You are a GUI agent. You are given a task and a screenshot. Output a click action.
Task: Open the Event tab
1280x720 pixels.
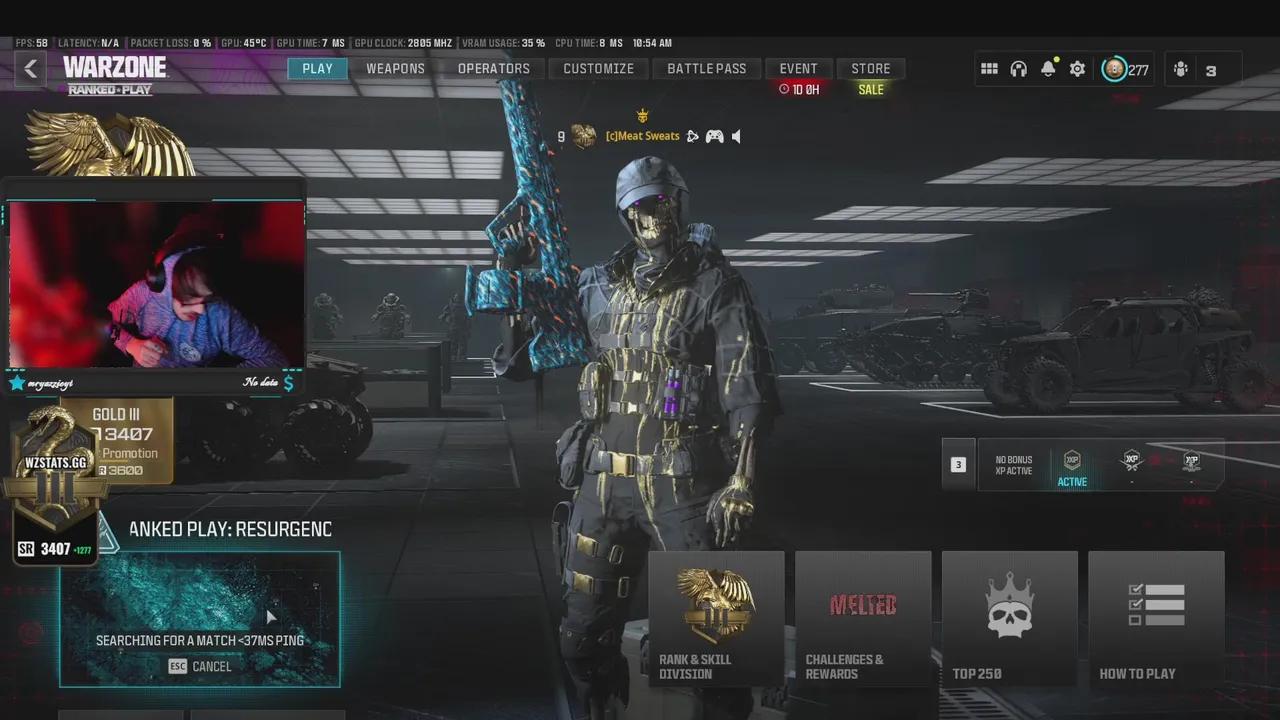(x=798, y=69)
